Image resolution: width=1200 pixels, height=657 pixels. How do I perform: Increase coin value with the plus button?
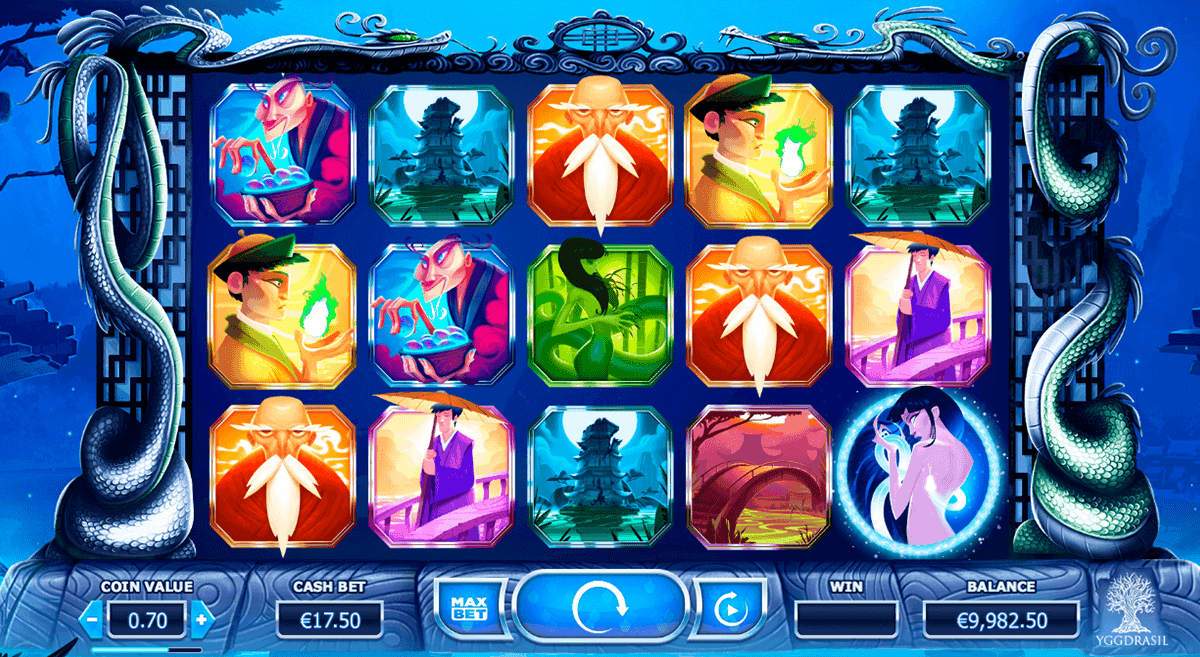pos(202,619)
